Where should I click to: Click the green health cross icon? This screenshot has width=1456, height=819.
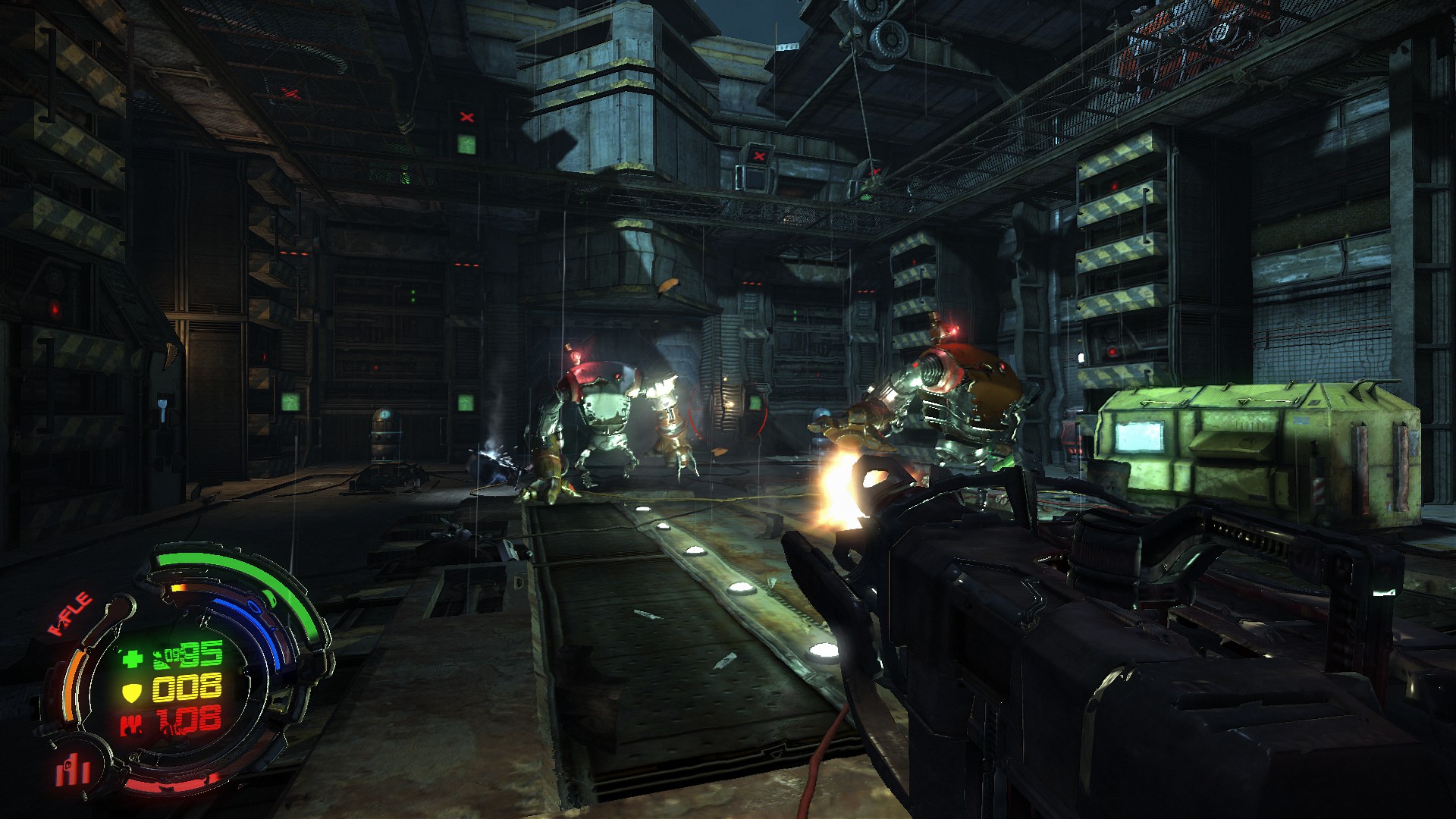coord(132,657)
